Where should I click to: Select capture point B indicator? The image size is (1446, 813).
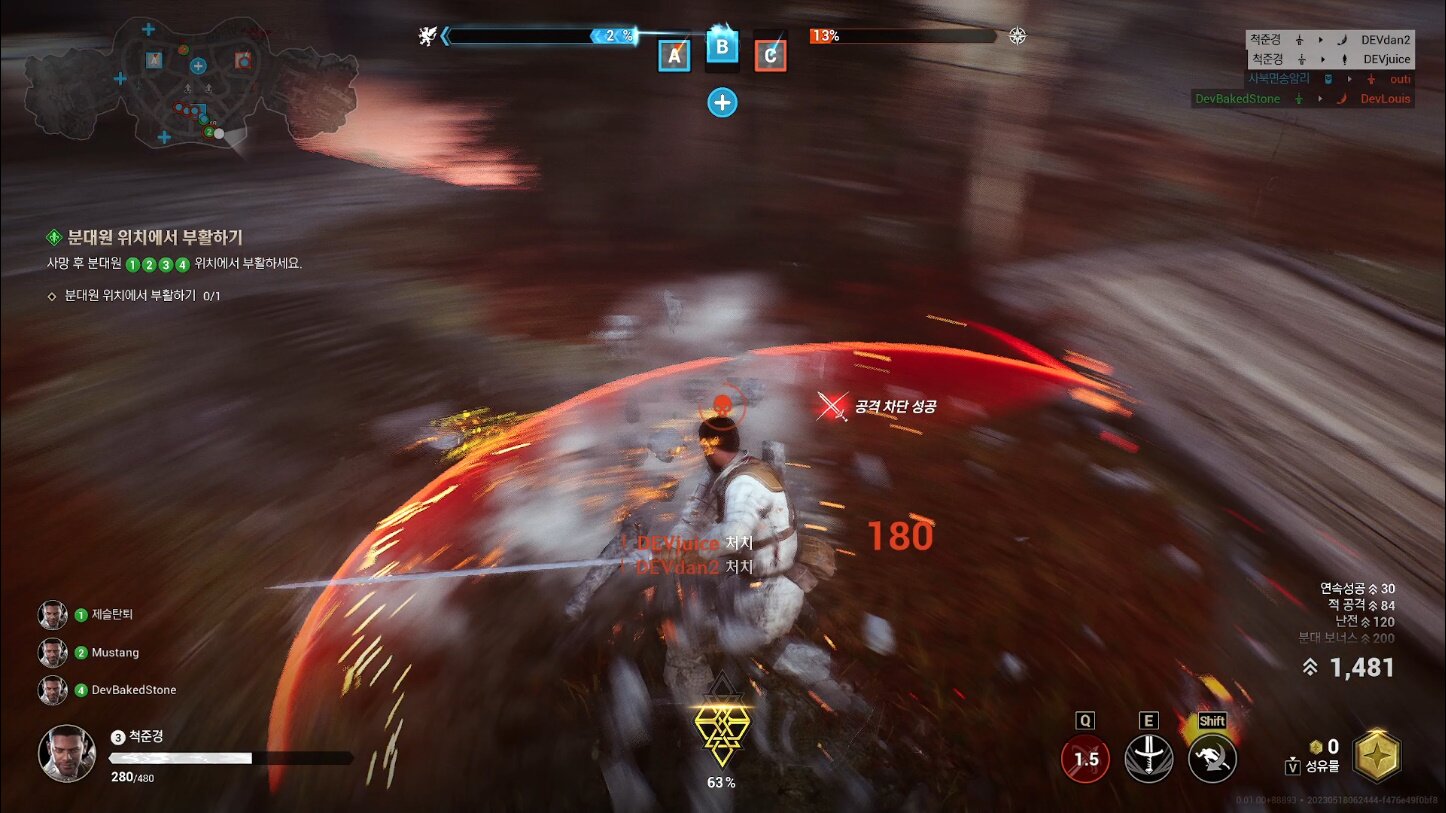[722, 47]
